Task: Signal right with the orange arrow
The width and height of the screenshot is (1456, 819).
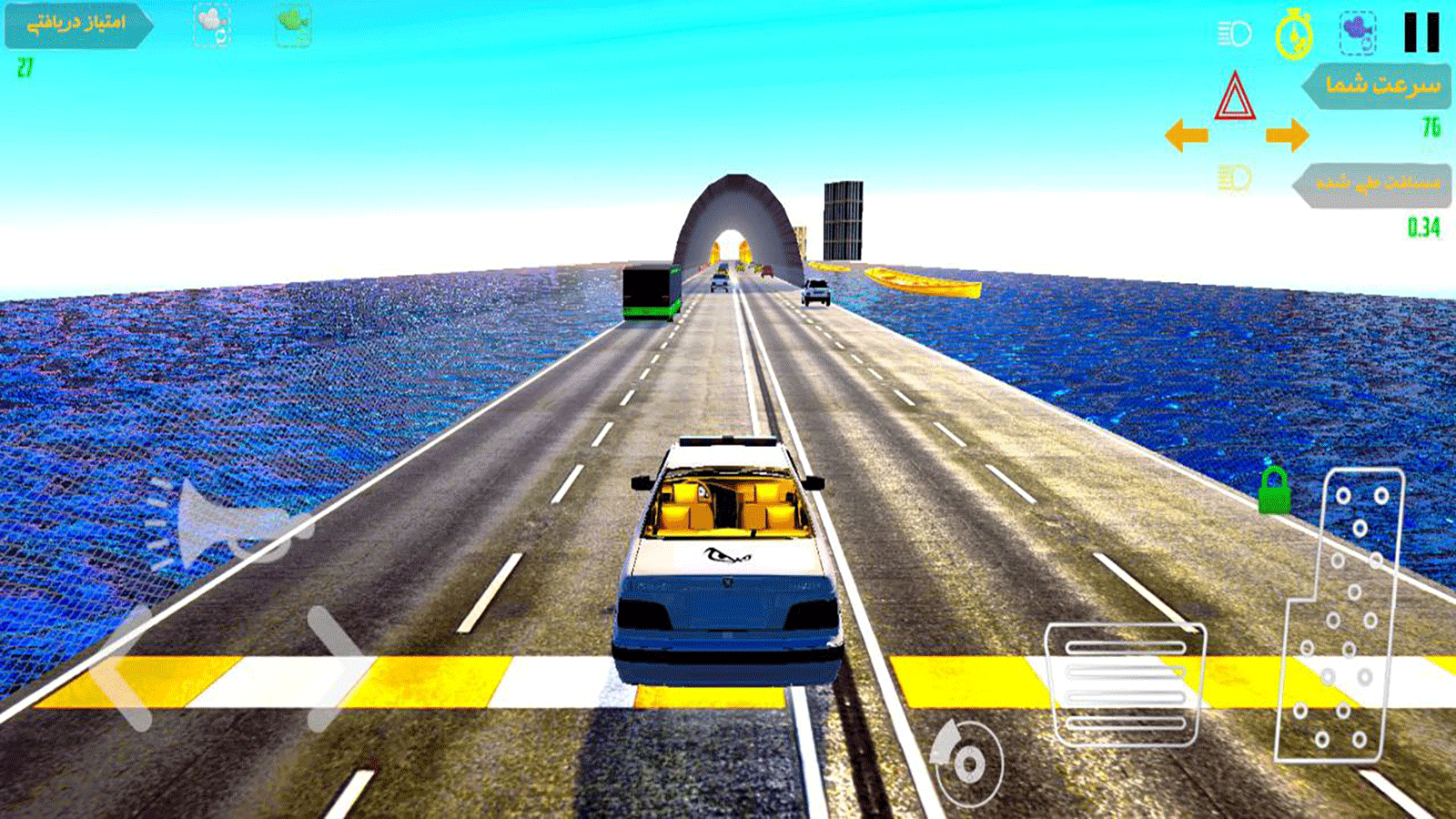Action: tap(1287, 136)
